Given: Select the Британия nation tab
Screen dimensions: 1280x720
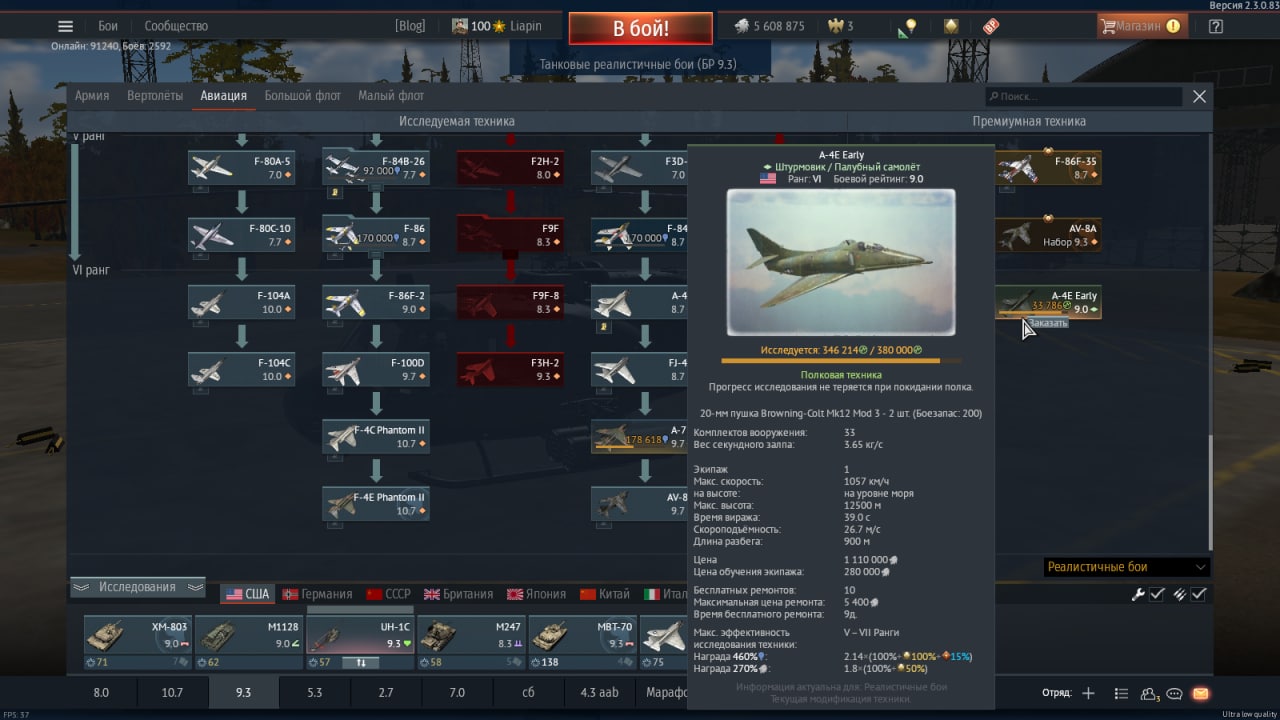Looking at the screenshot, I should 459,594.
